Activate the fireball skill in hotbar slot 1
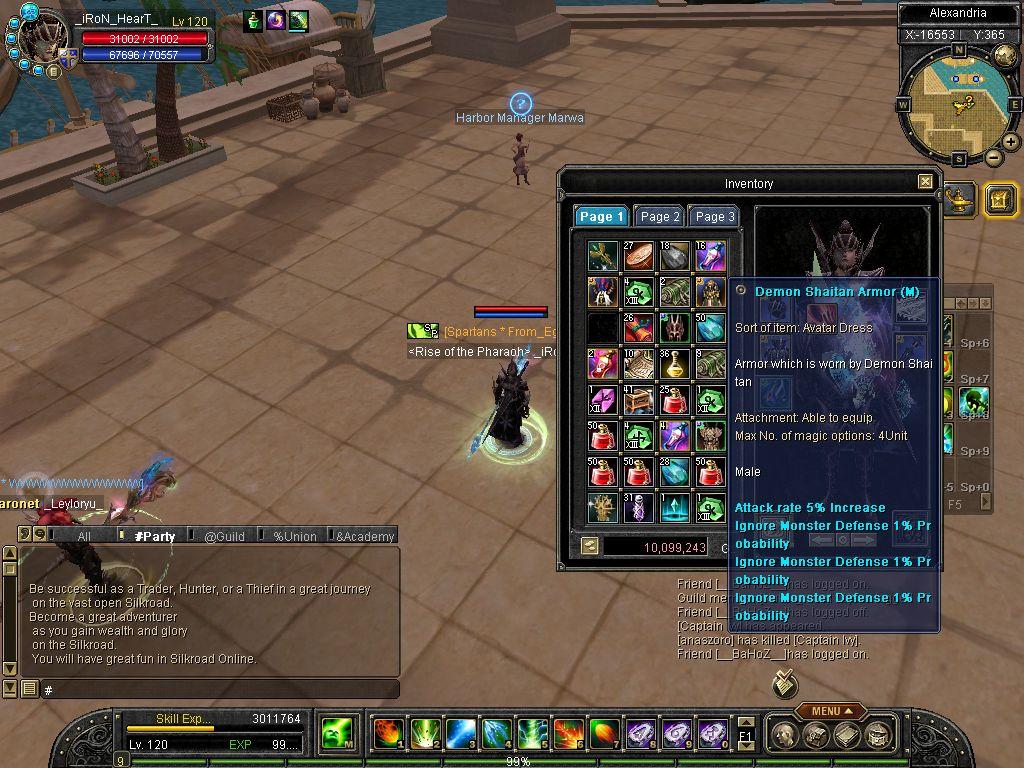Screen dimensions: 1024x768 coord(388,734)
